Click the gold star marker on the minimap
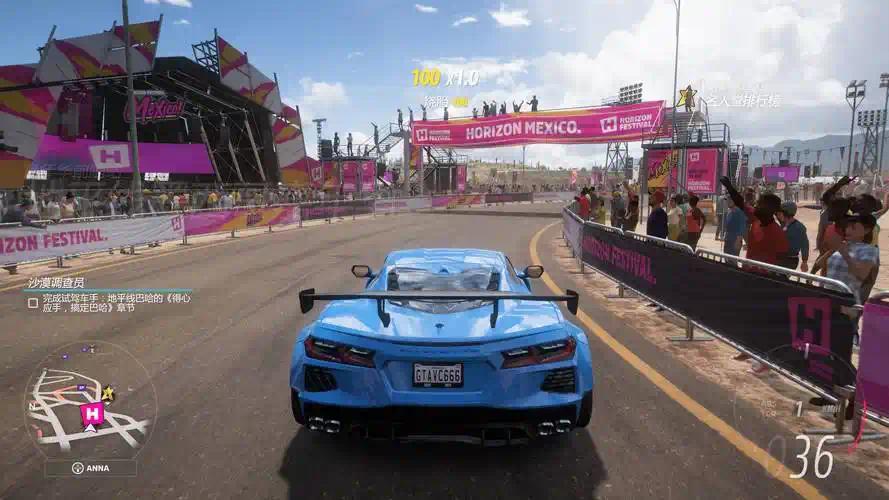Viewport: 889px width, 500px height. (x=108, y=393)
